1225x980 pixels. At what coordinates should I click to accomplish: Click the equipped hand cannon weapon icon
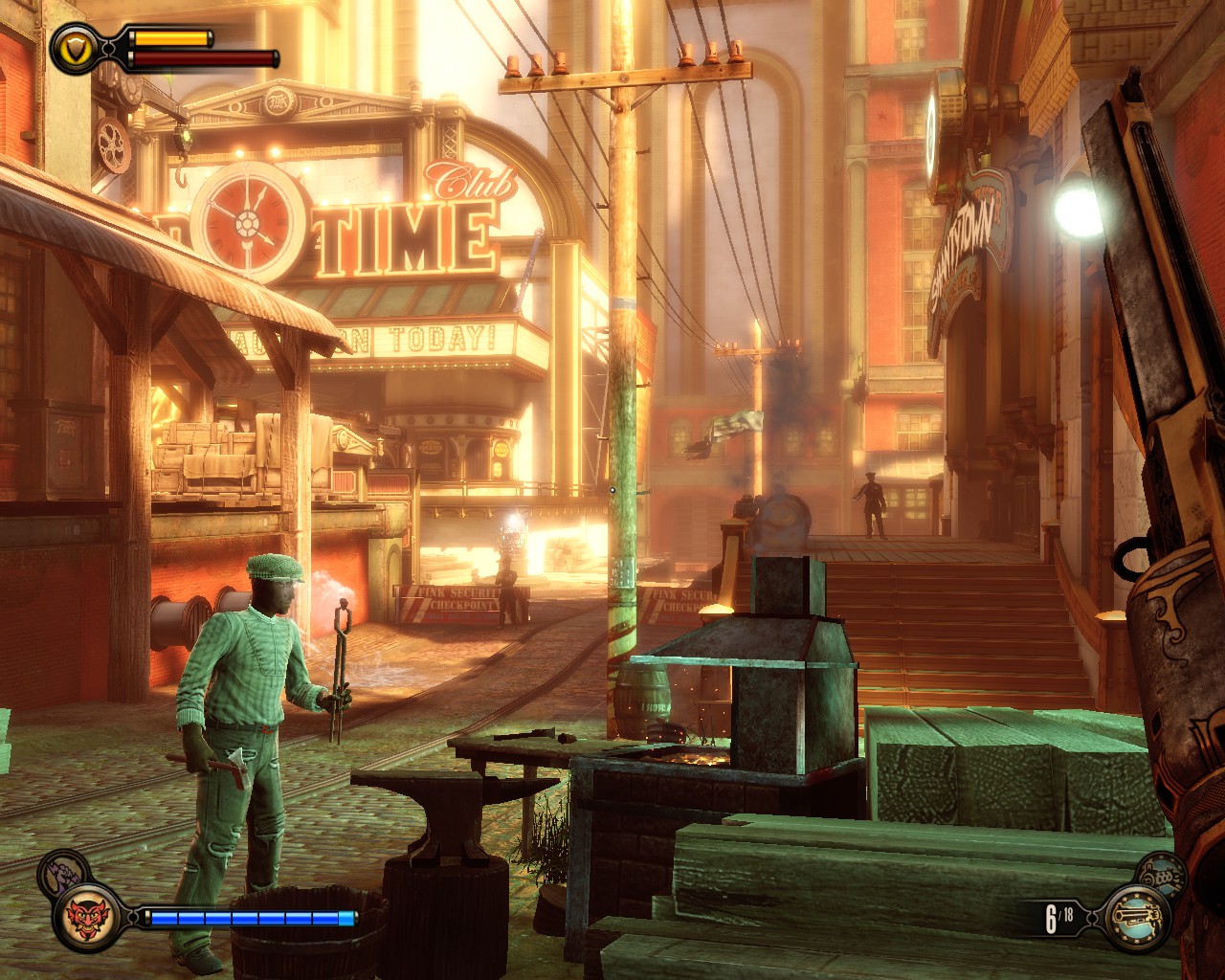point(1138,917)
